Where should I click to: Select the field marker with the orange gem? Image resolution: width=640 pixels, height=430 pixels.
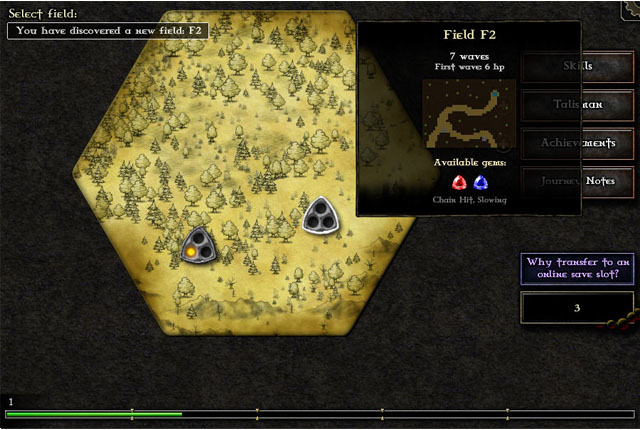[x=198, y=246]
